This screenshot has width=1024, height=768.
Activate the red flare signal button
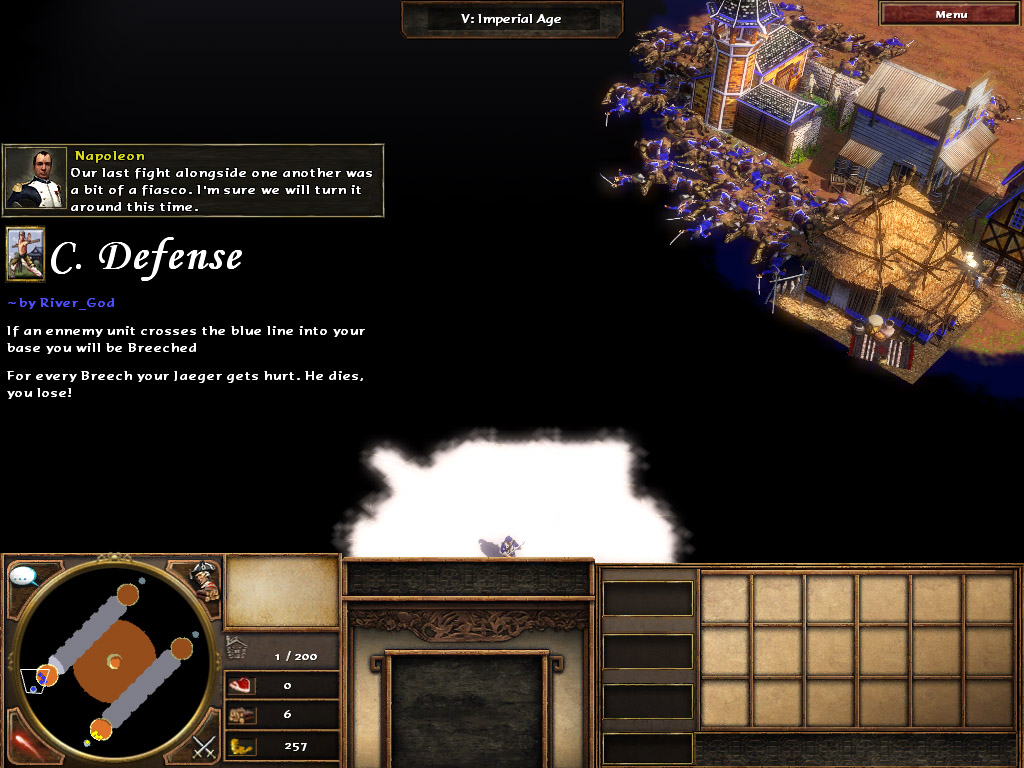point(22,744)
